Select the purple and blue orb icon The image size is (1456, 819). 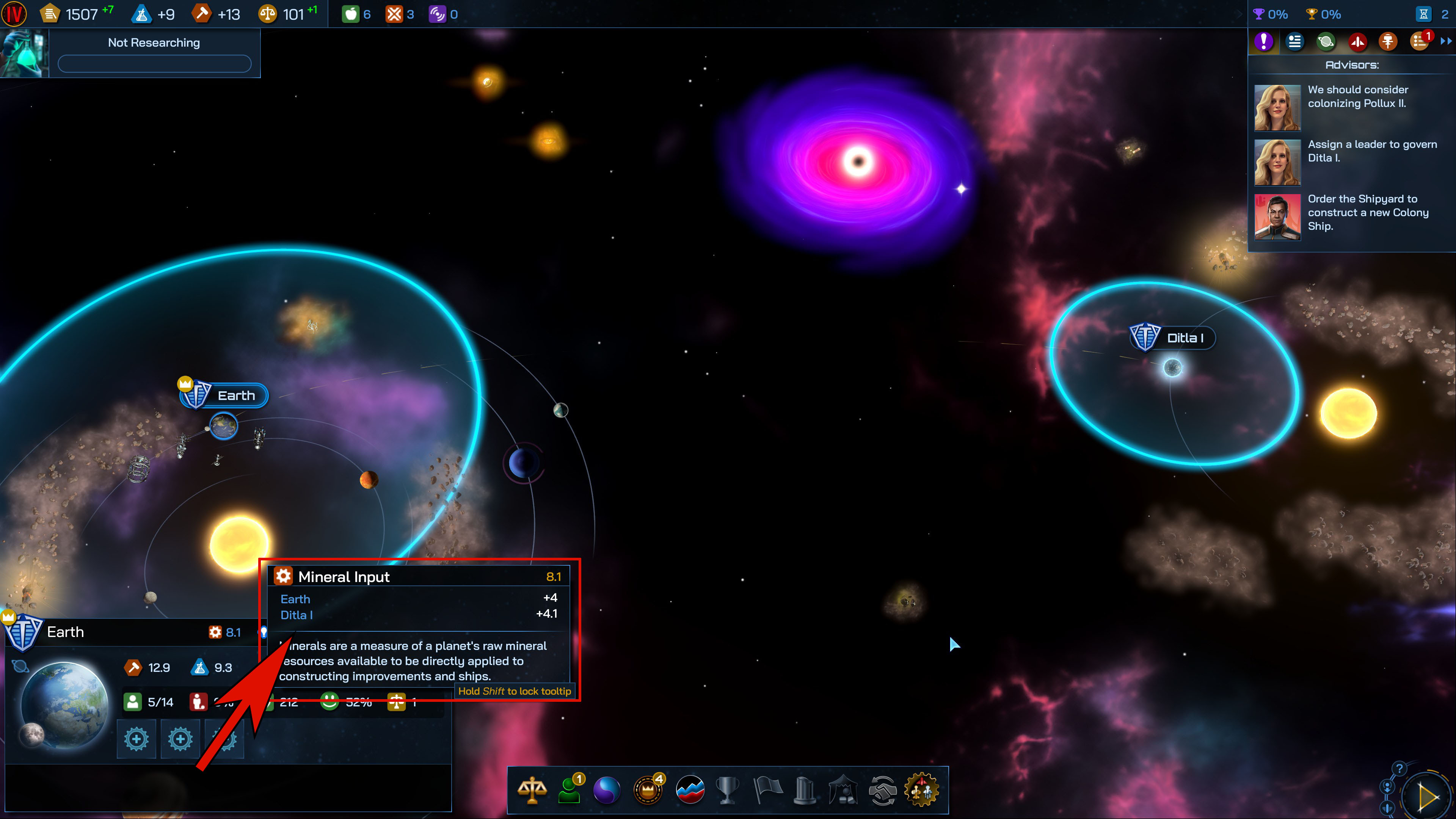click(607, 790)
